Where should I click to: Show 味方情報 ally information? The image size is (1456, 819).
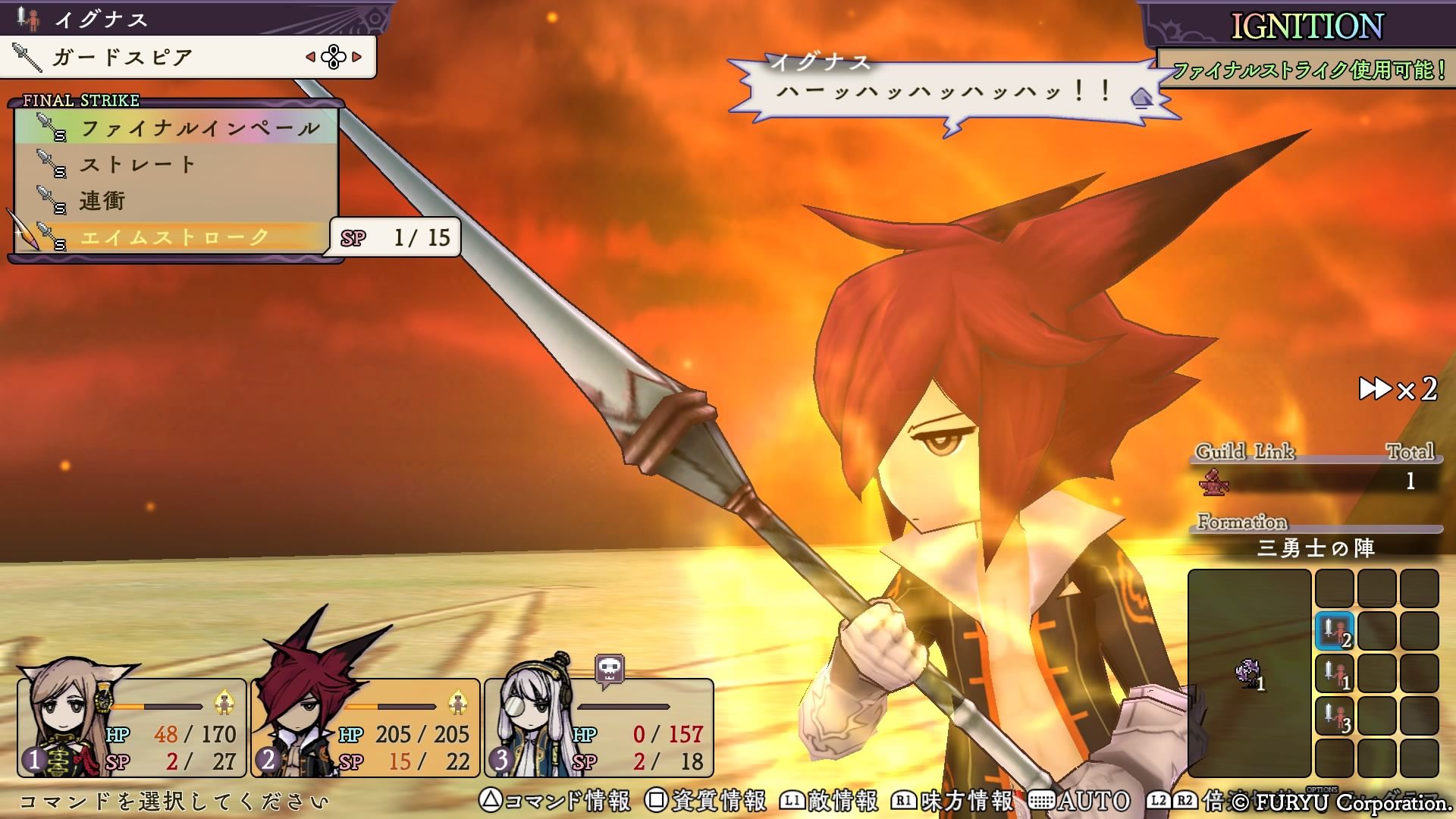pos(954,801)
